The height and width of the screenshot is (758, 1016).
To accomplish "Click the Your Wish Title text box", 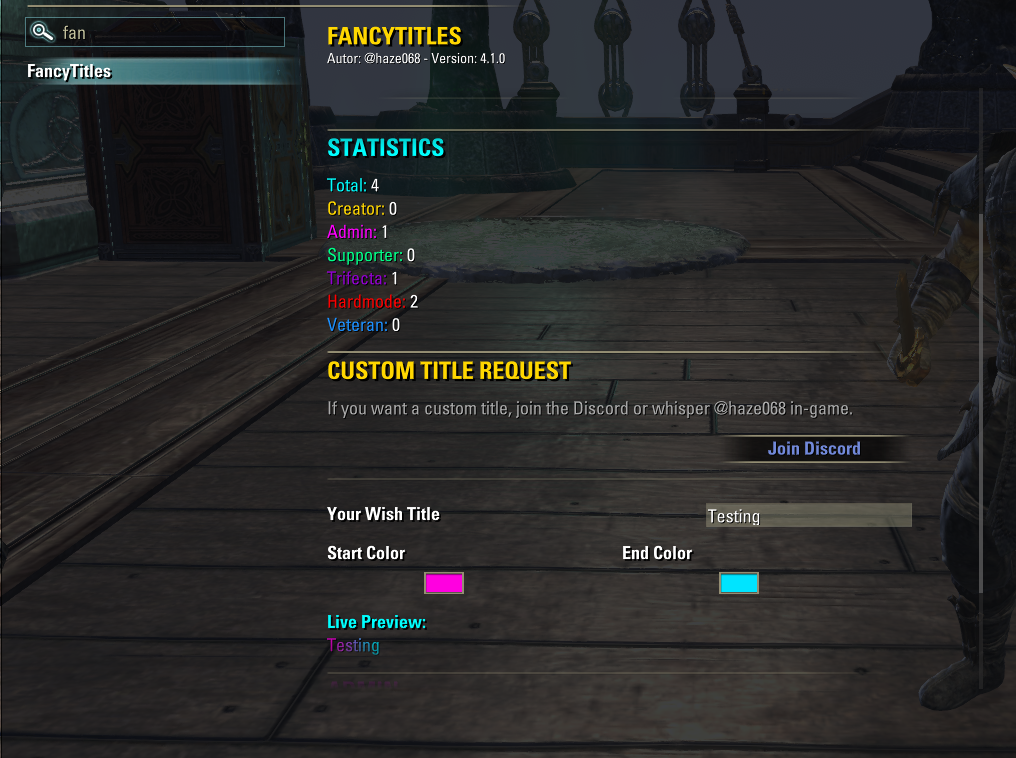I will click(808, 516).
